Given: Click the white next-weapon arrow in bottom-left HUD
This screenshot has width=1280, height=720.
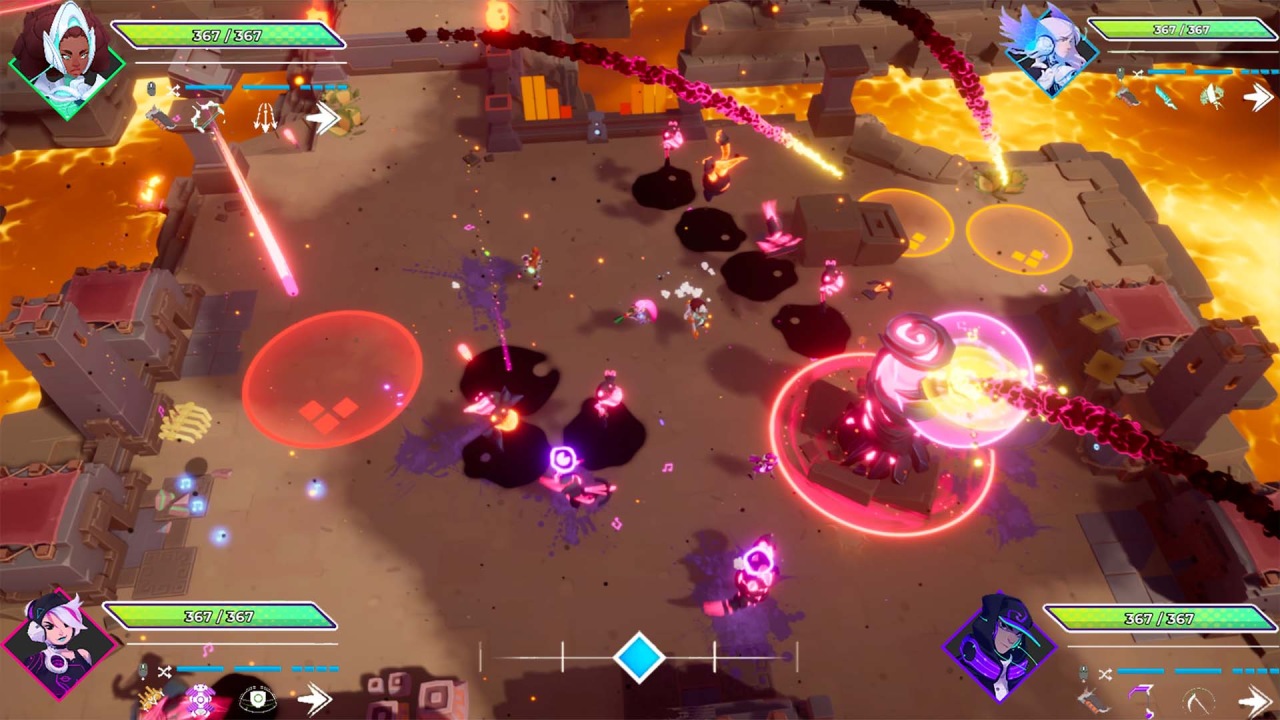Looking at the screenshot, I should pyautogui.click(x=316, y=699).
